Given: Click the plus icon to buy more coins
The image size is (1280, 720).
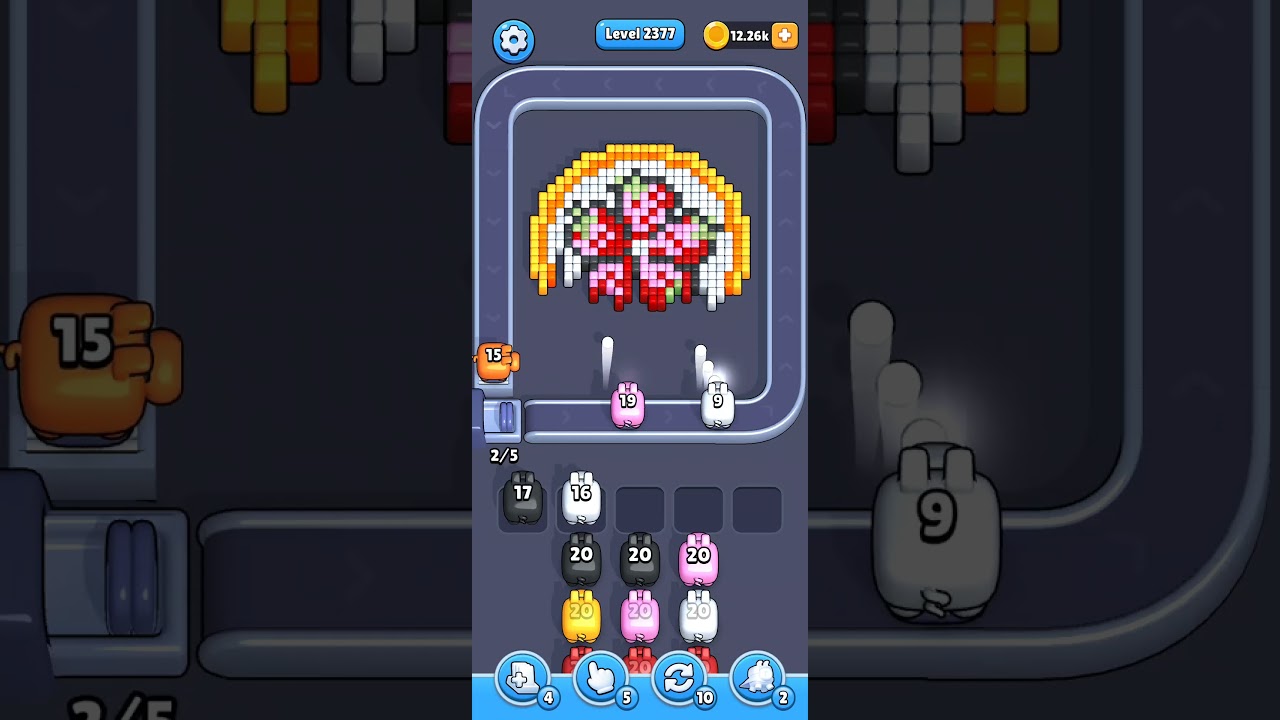Looking at the screenshot, I should pyautogui.click(x=783, y=36).
